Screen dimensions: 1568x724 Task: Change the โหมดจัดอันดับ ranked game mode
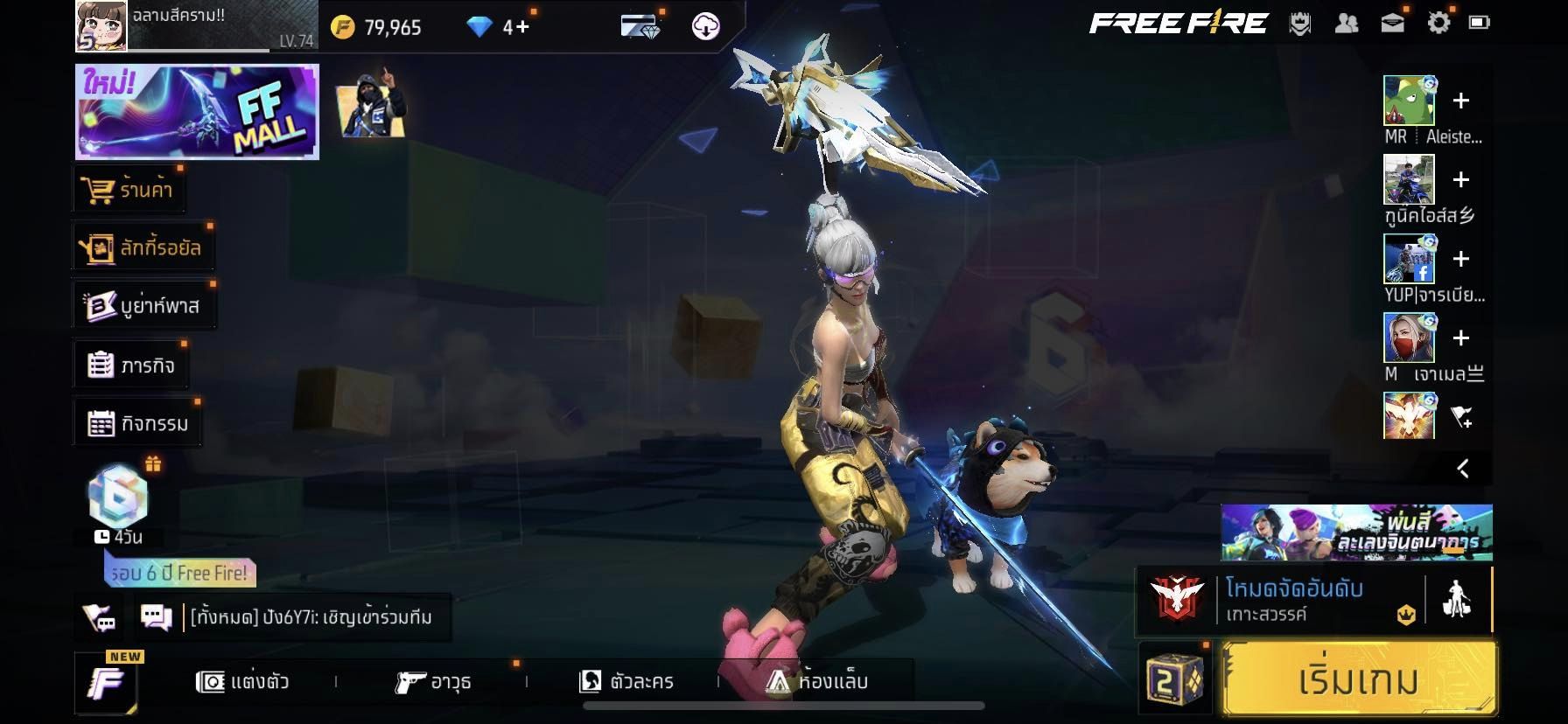1293,599
